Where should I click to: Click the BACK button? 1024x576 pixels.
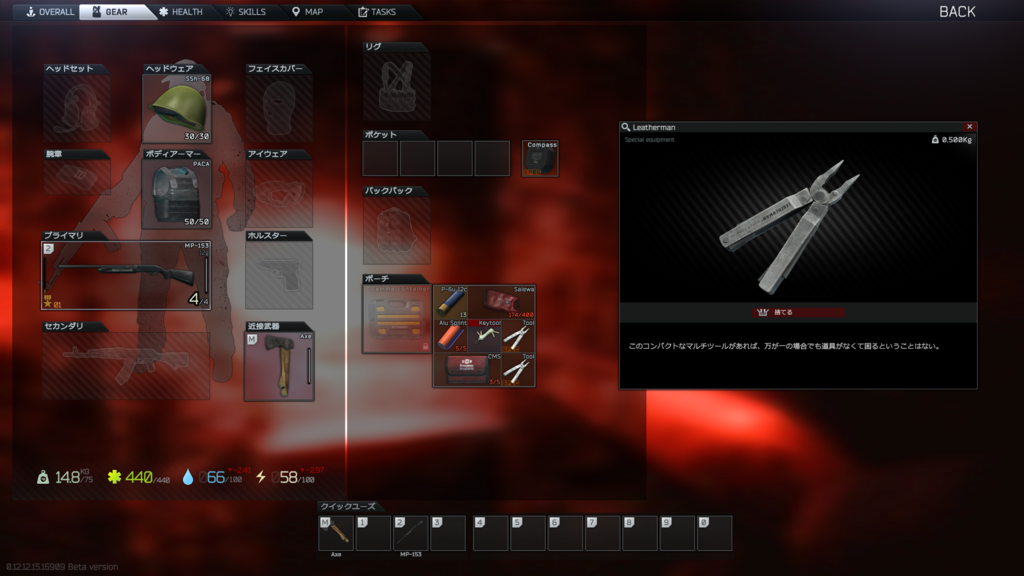[956, 12]
